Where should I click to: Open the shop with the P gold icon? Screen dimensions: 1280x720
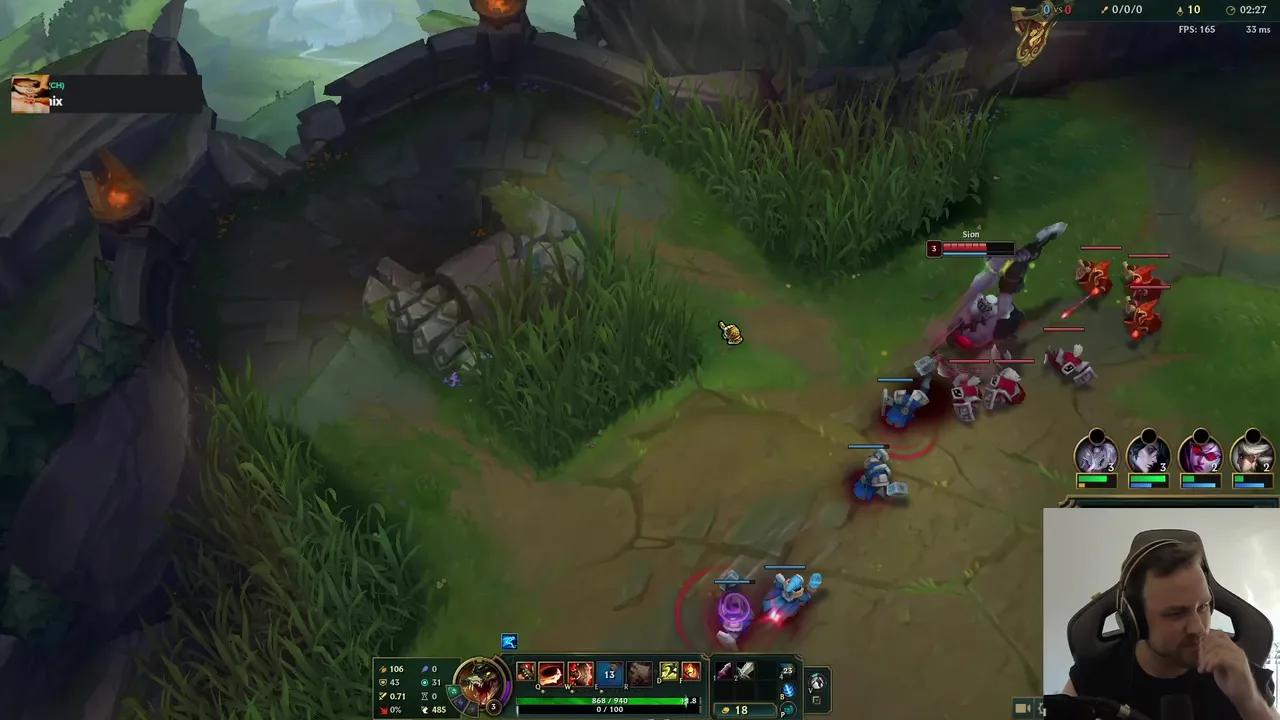click(x=786, y=711)
